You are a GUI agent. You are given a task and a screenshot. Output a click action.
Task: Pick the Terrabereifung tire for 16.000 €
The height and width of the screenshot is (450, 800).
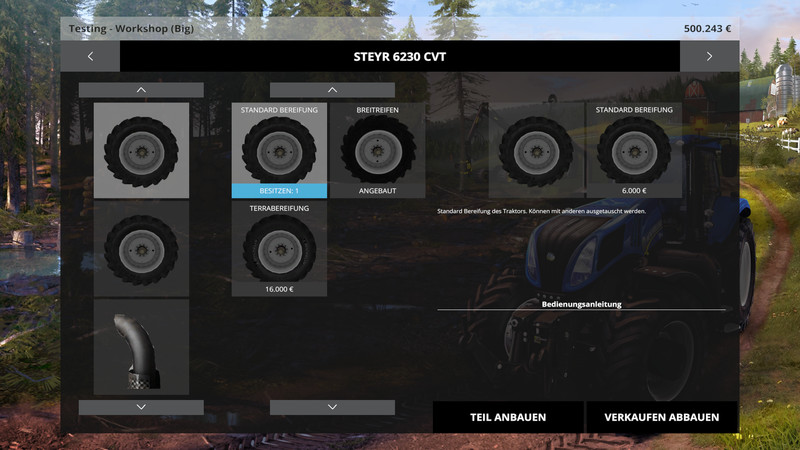279,248
